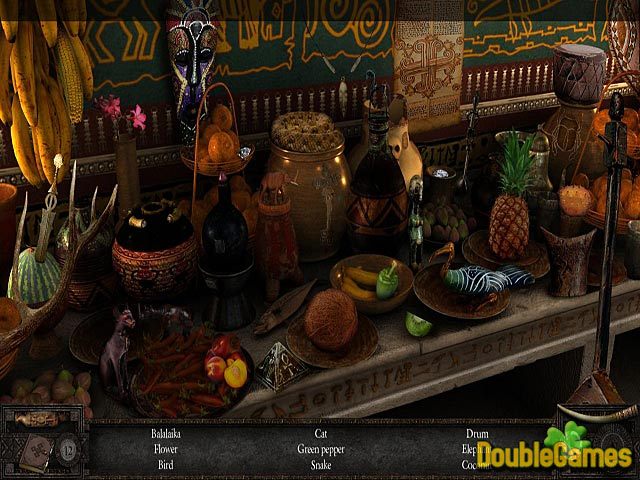Image resolution: width=640 pixels, height=480 pixels.
Task: Select Balalaika in the item list
Action: (166, 435)
